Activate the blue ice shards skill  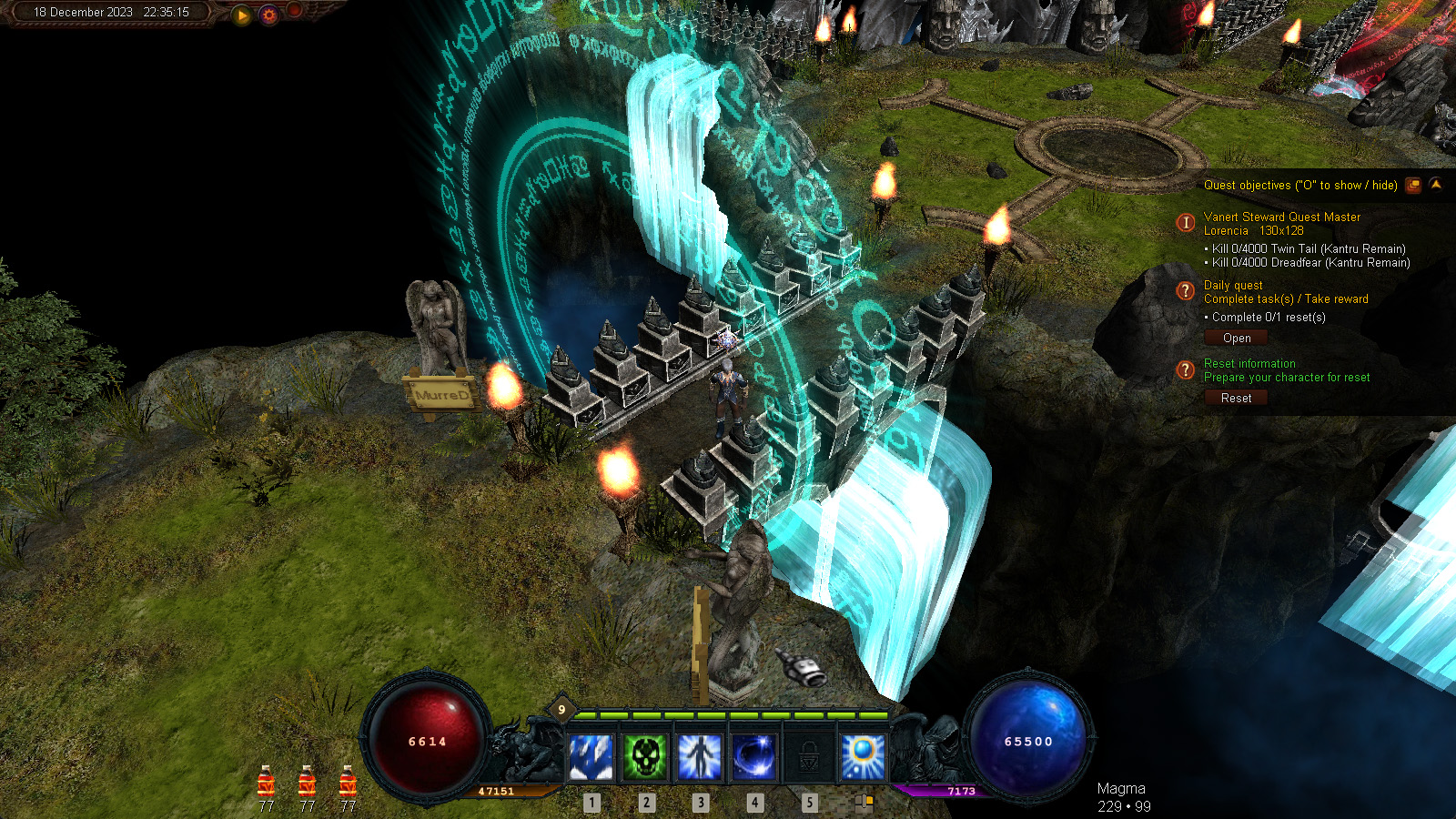click(x=591, y=757)
